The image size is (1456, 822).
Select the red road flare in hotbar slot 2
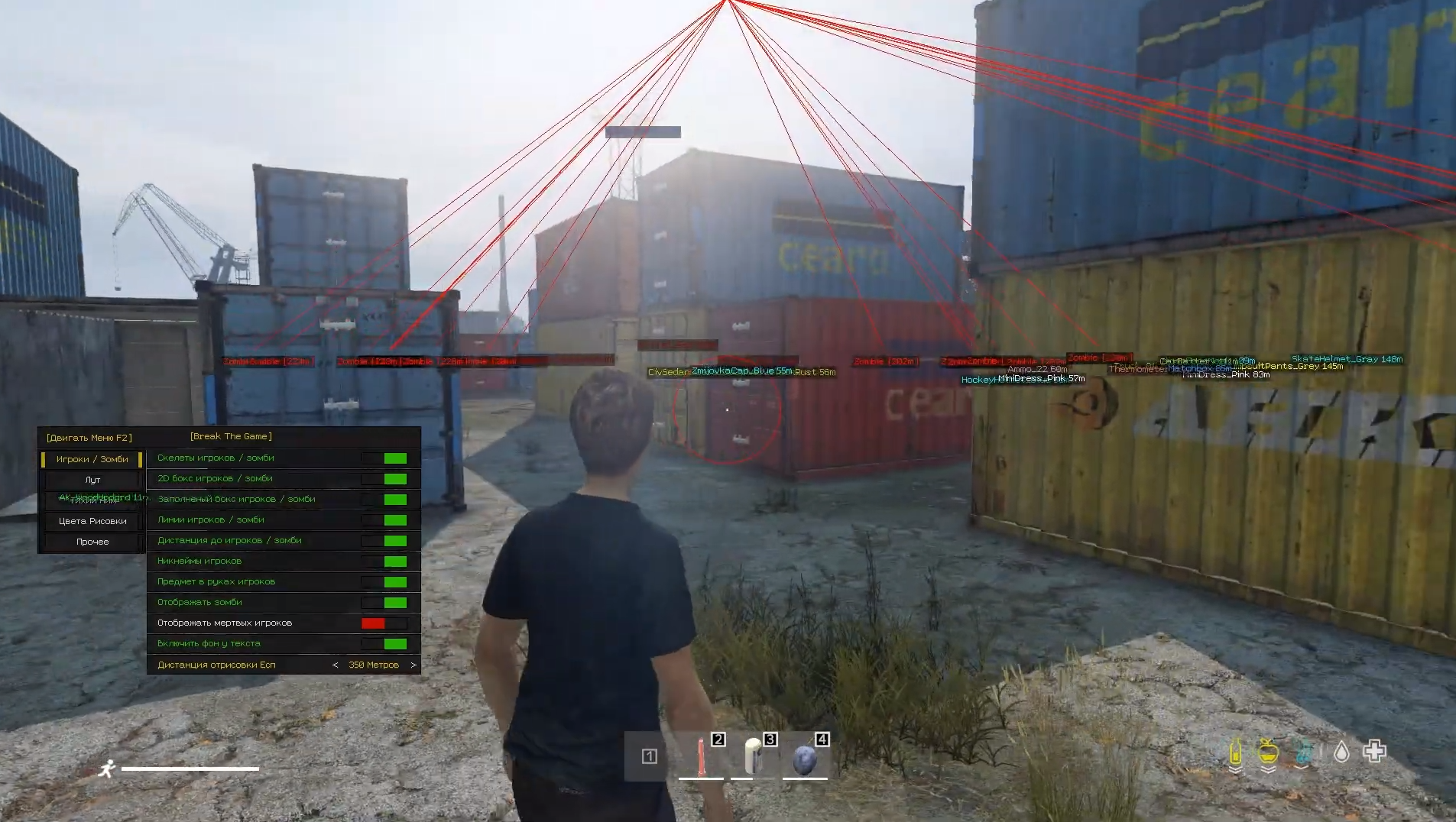[701, 756]
